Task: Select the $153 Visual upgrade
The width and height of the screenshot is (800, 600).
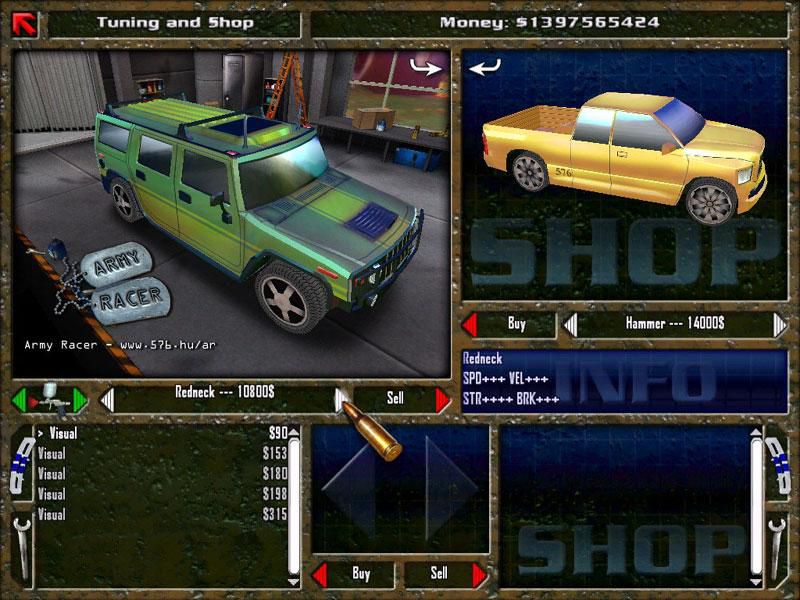Action: pos(160,454)
